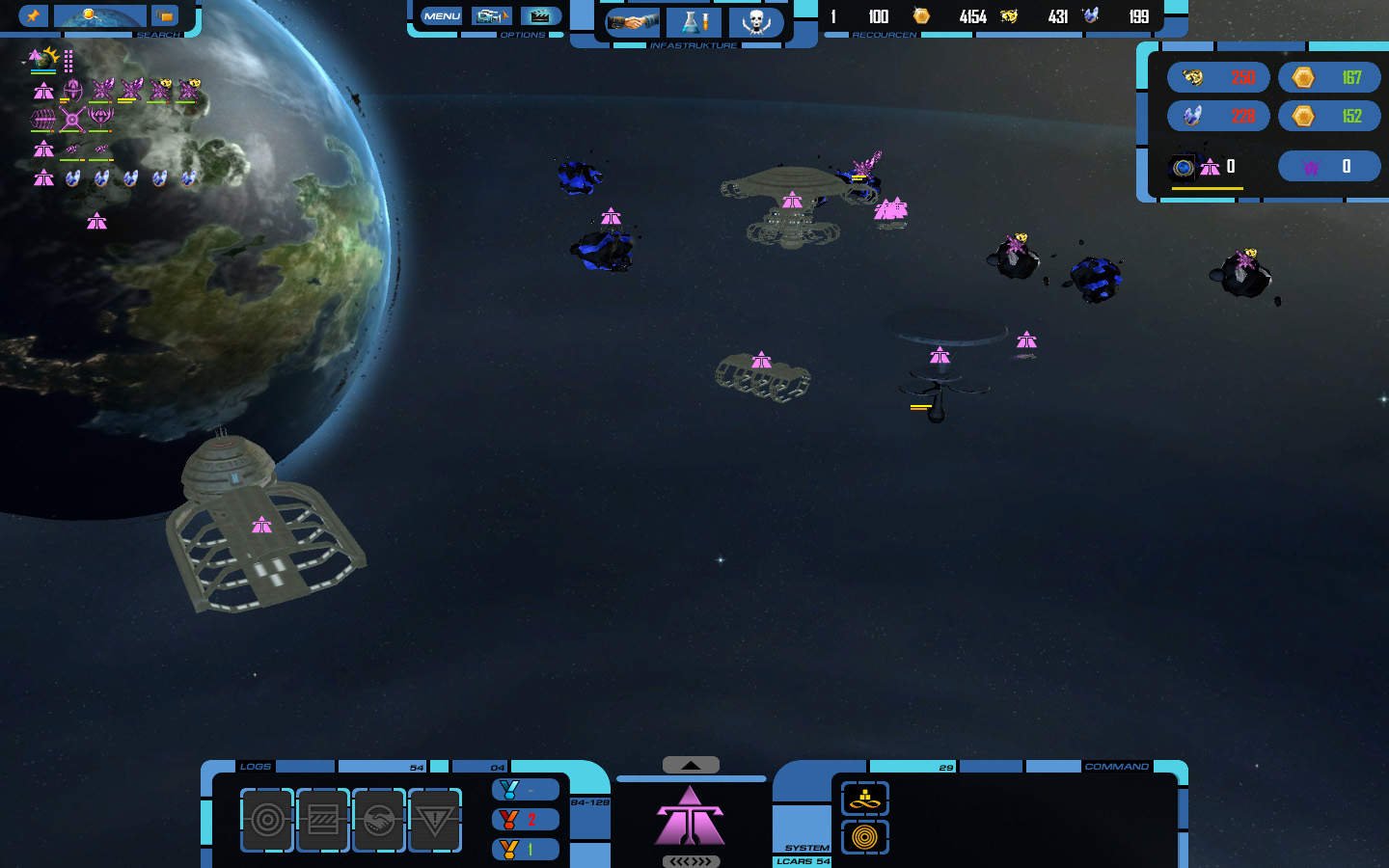Image resolution: width=1389 pixels, height=868 pixels.
Task: Click the stacked windows icon
Action: click(x=166, y=15)
